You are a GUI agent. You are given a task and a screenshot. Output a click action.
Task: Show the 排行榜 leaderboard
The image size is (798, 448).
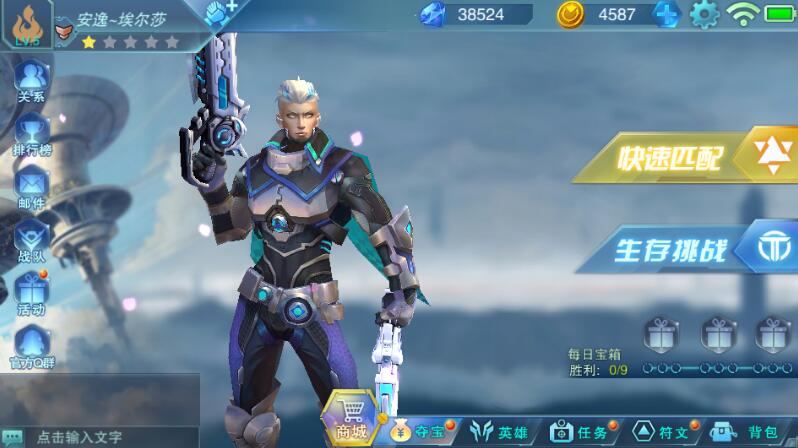31,133
